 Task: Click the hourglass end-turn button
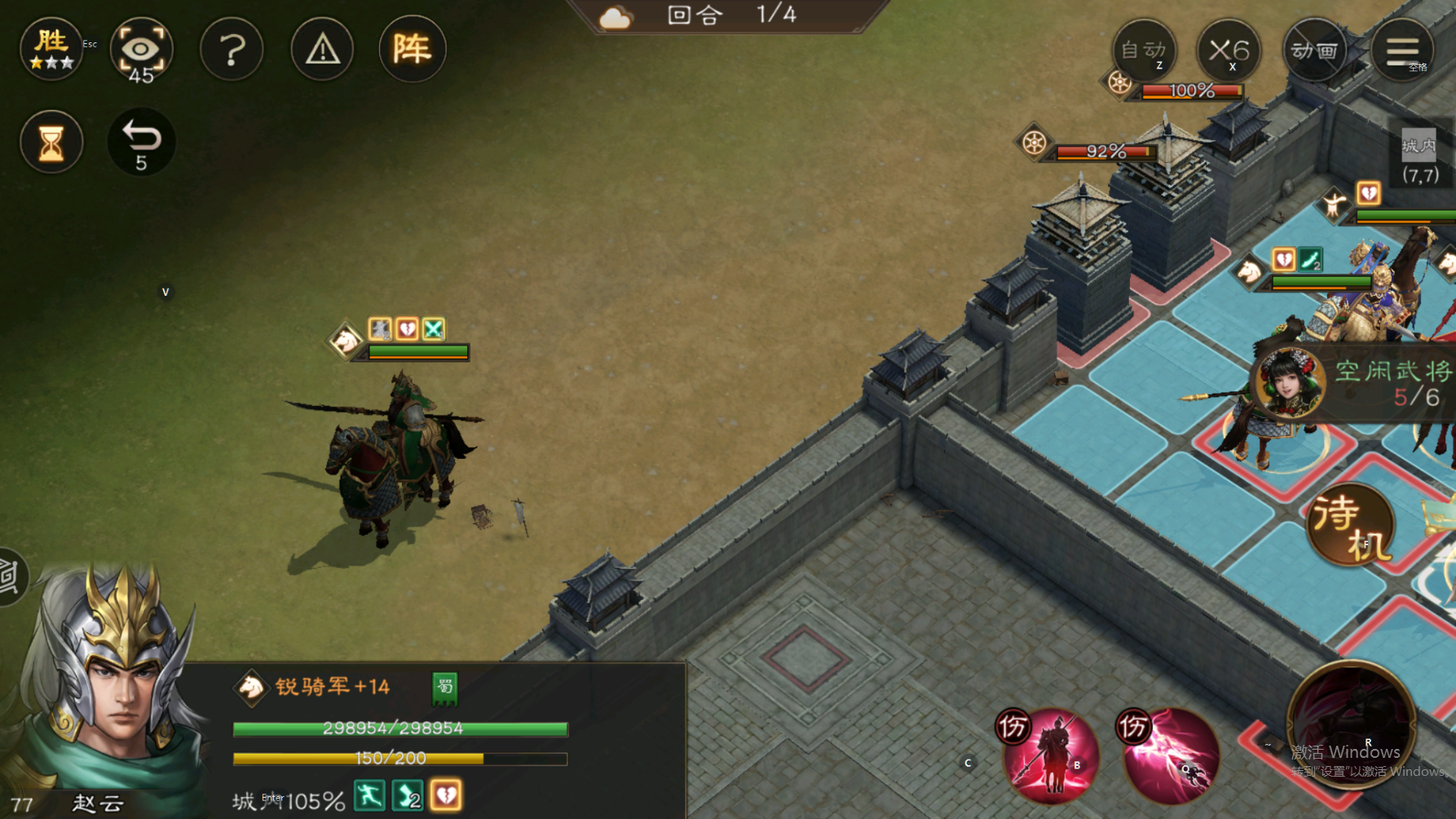click(51, 143)
